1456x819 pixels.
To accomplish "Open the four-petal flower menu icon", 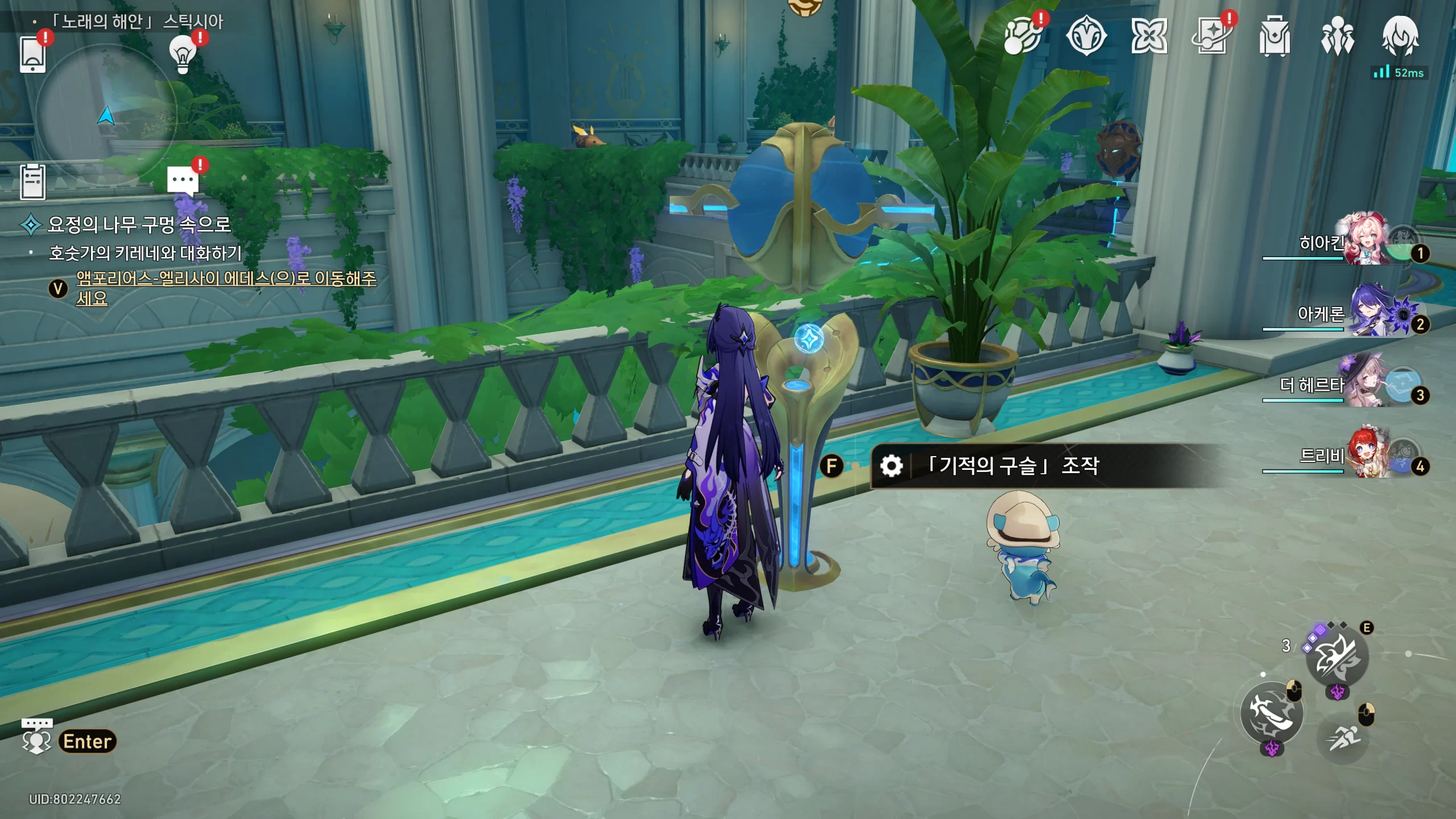I will pos(1149,37).
